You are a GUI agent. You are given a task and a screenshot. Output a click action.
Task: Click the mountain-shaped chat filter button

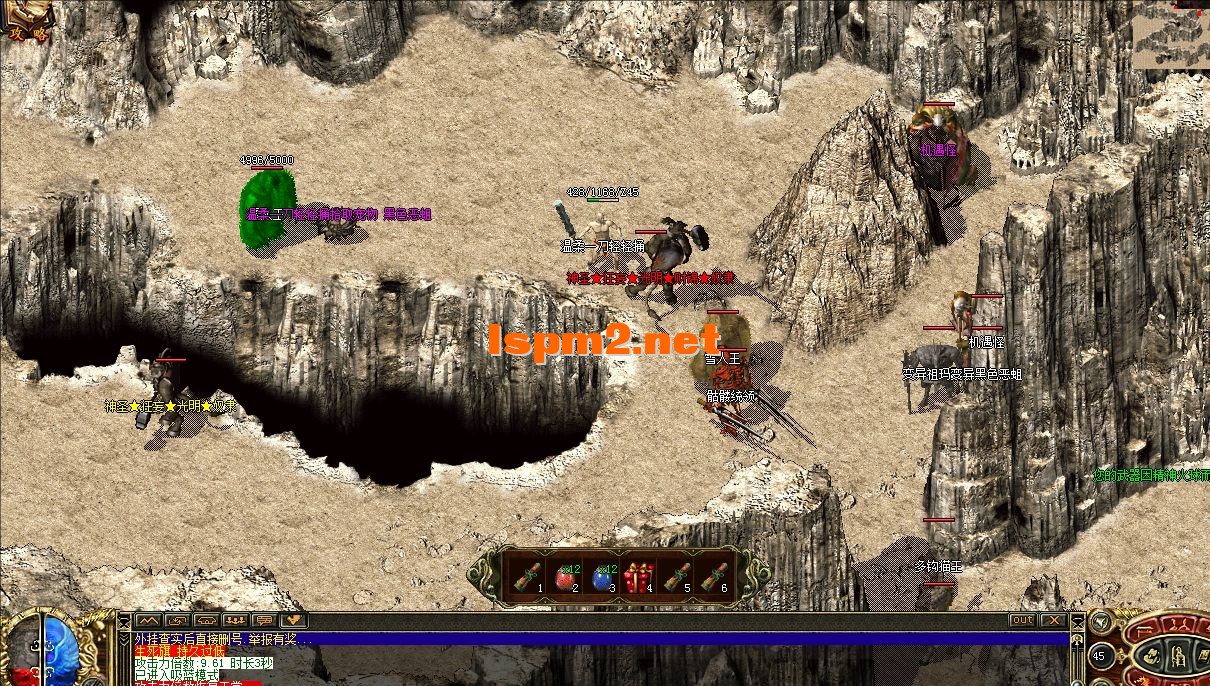[x=148, y=620]
